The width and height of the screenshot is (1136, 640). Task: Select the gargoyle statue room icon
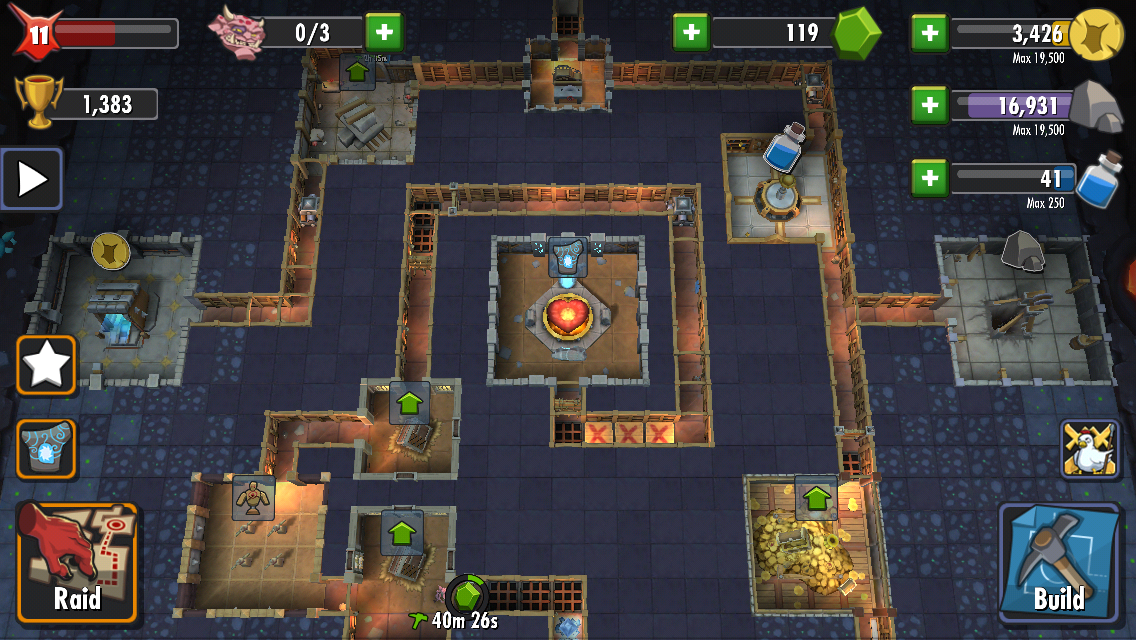253,497
